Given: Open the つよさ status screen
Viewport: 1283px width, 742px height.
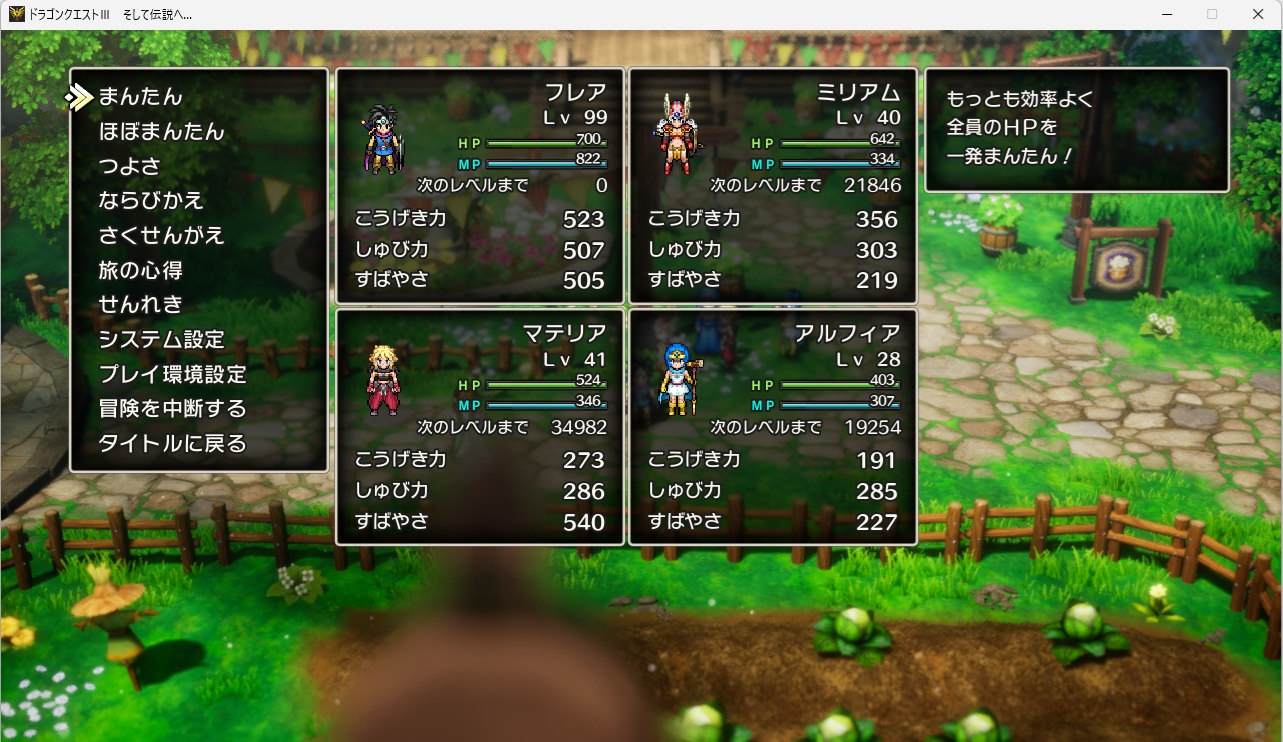Looking at the screenshot, I should coord(129,166).
